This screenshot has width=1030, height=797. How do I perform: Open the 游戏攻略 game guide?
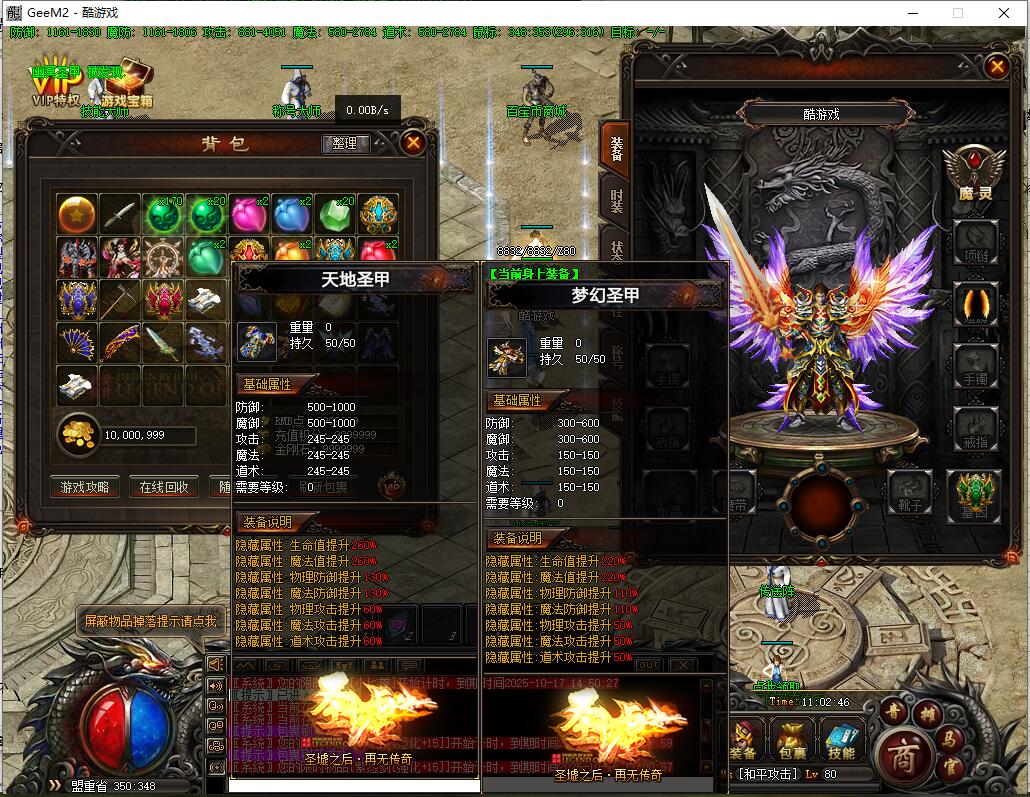point(85,487)
